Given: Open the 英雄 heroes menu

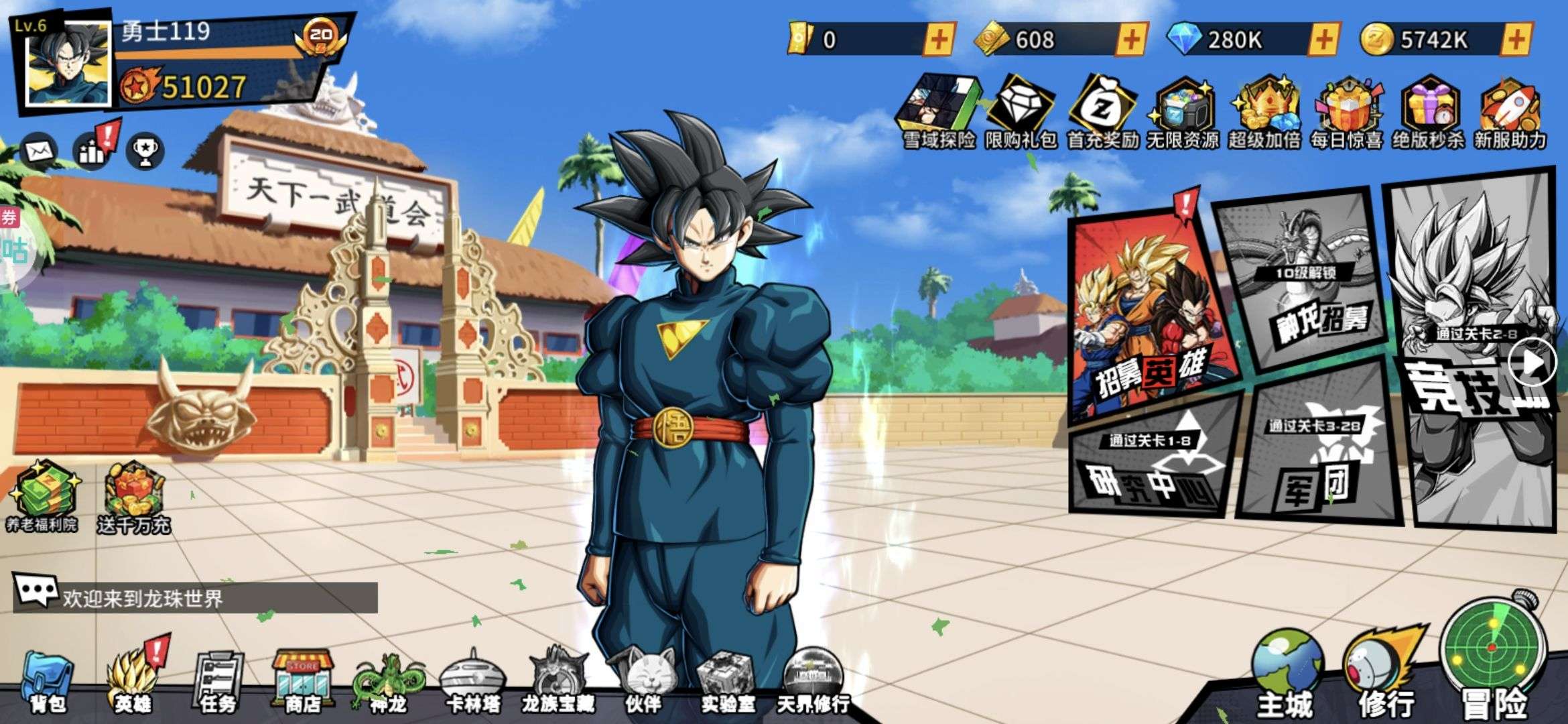Looking at the screenshot, I should tap(132, 680).
